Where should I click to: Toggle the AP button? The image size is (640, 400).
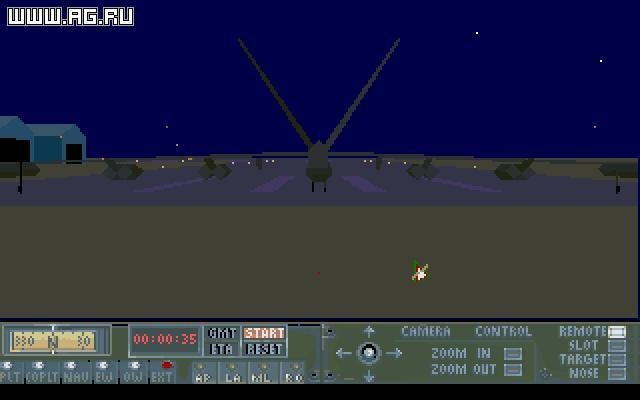[x=203, y=375]
